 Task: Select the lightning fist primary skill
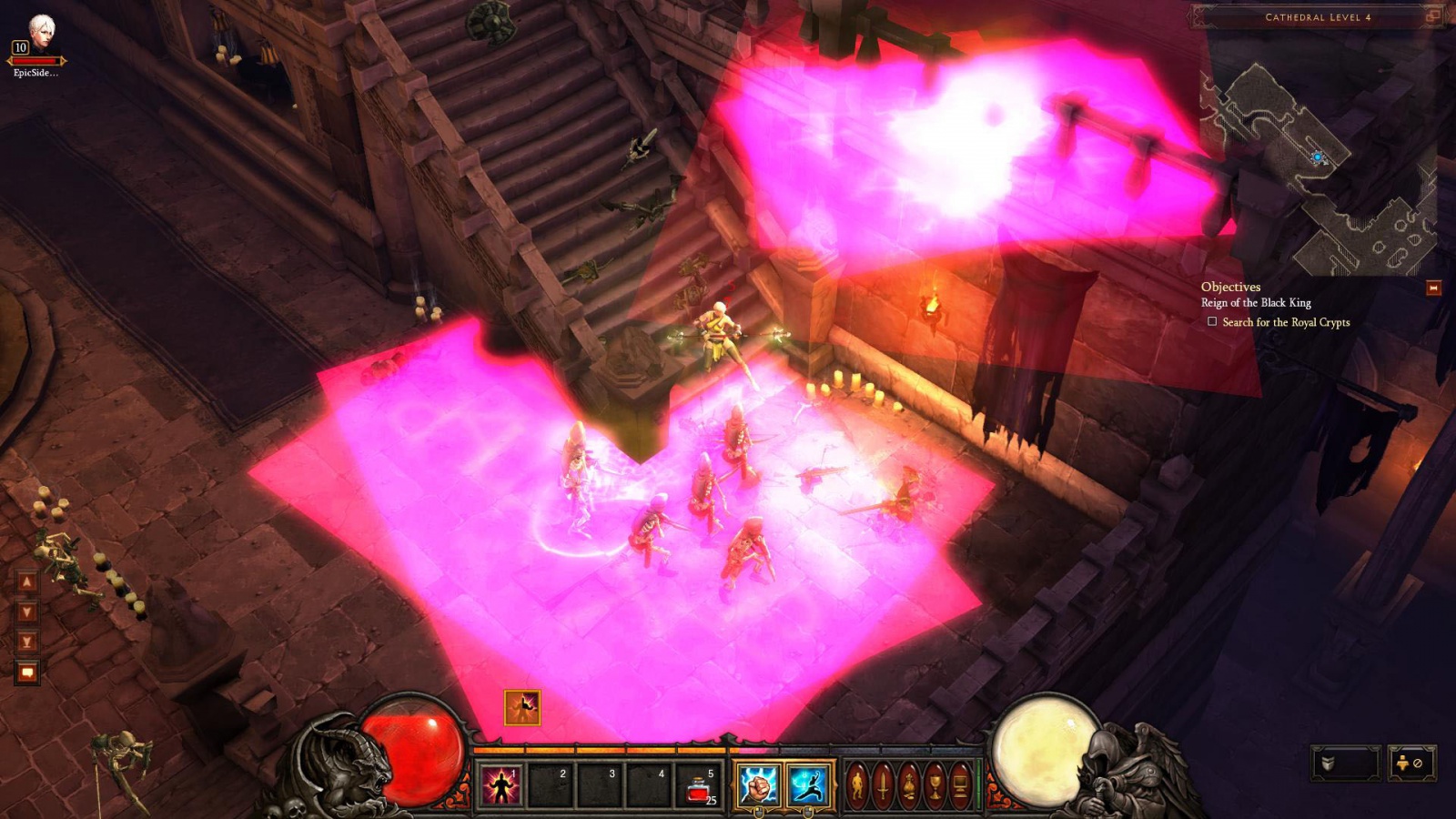(x=757, y=785)
